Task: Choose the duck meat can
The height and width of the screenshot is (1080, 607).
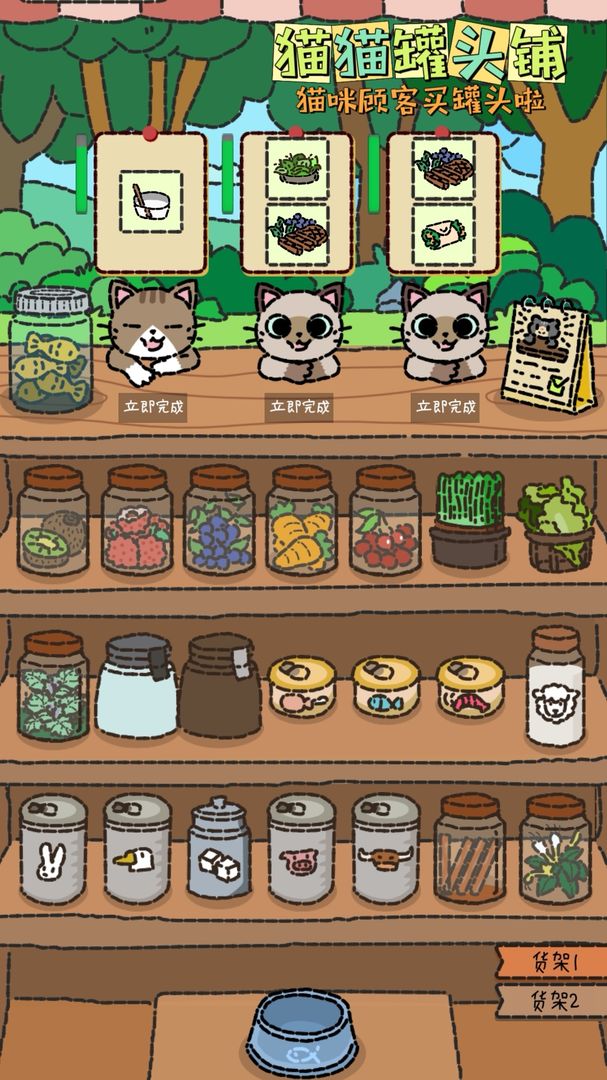Action: coord(136,850)
